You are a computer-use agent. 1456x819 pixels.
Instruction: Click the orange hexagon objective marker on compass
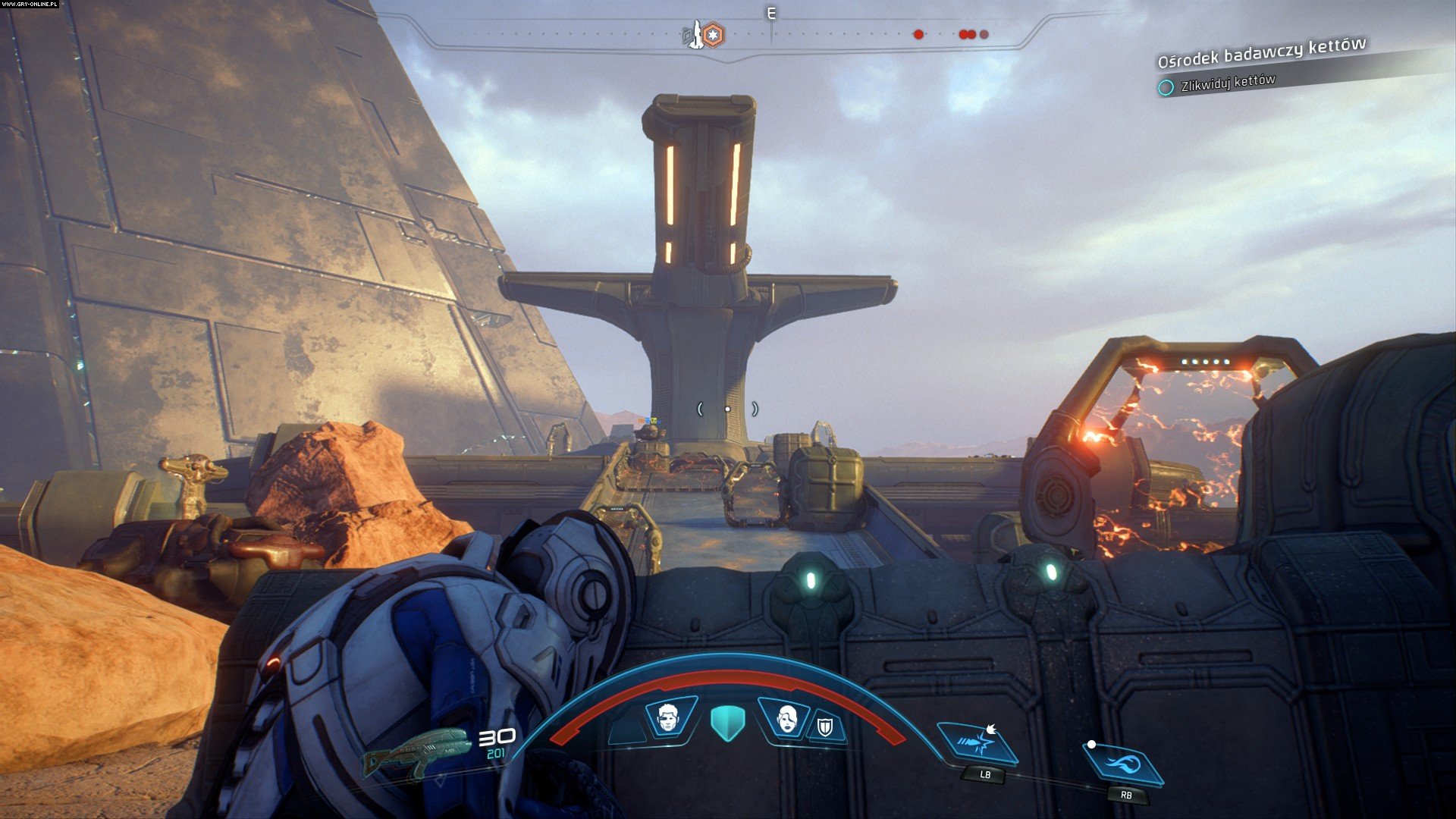pos(713,34)
